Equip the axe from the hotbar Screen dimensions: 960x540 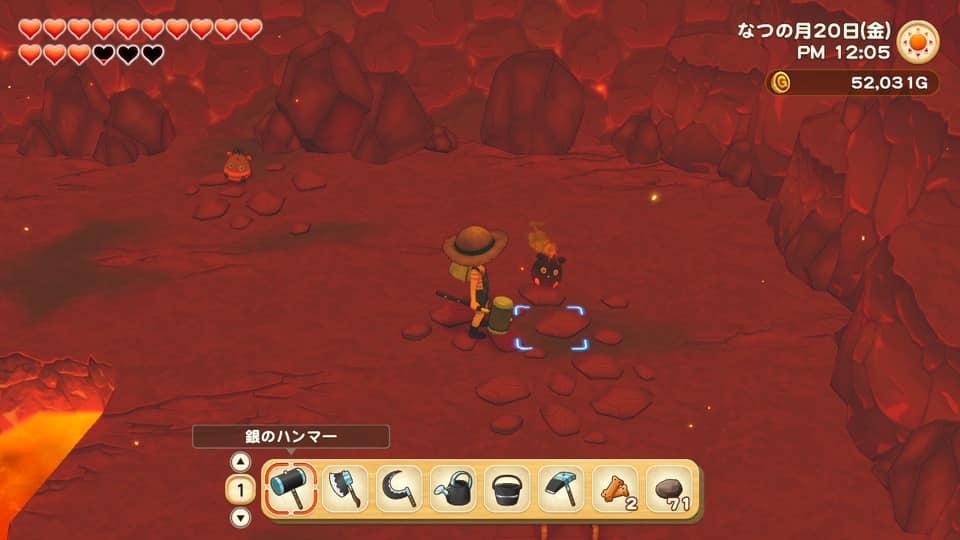346,489
